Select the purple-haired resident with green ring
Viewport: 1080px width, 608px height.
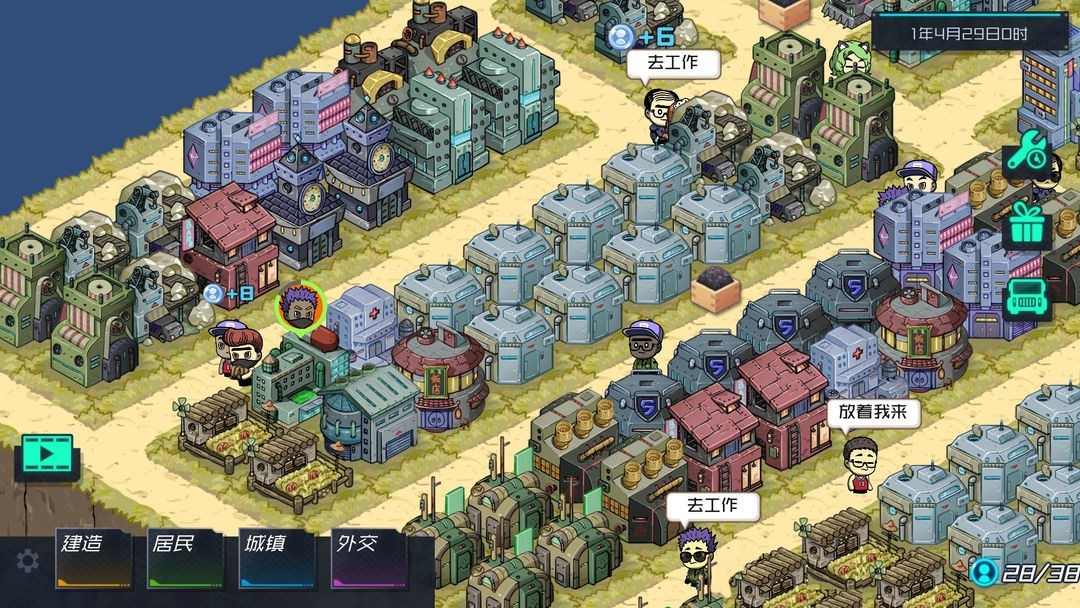click(300, 308)
